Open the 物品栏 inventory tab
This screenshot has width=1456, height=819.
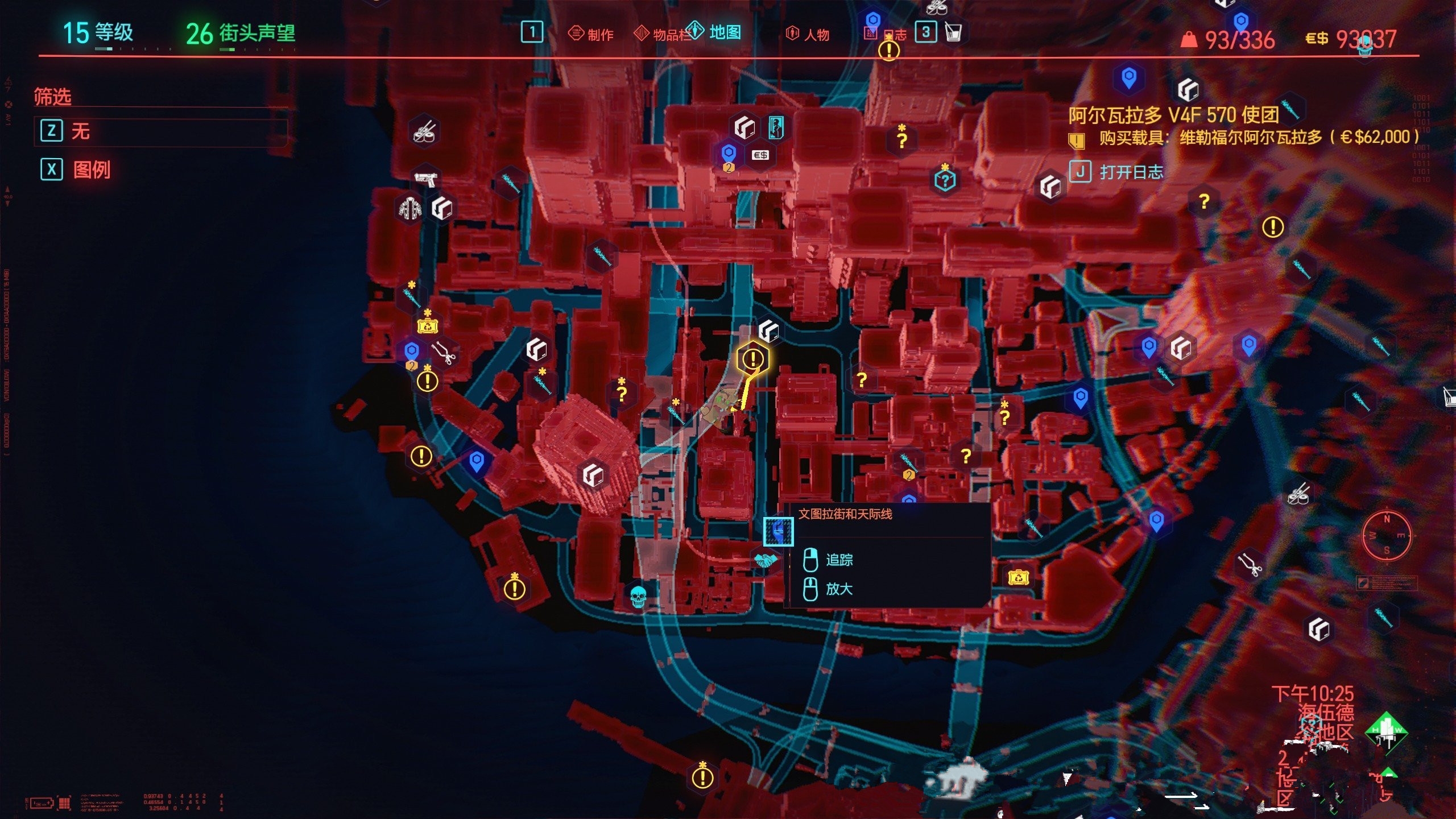click(x=661, y=34)
